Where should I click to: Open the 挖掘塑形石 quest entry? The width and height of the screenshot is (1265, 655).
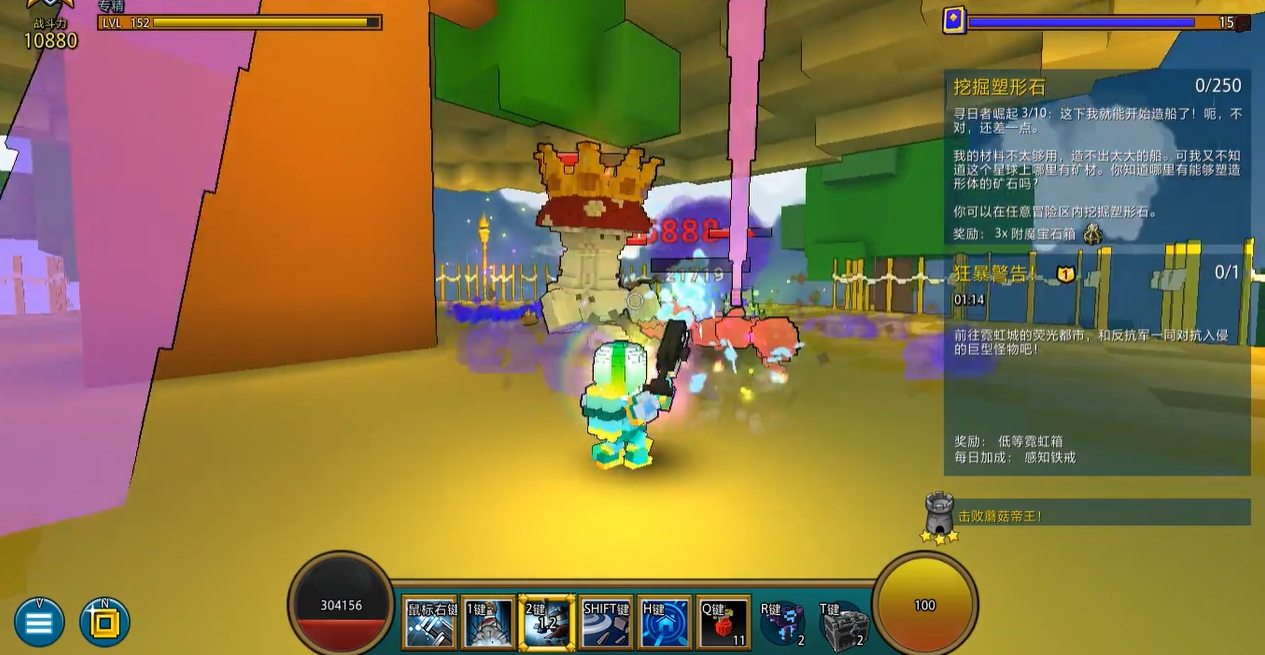coord(1097,87)
